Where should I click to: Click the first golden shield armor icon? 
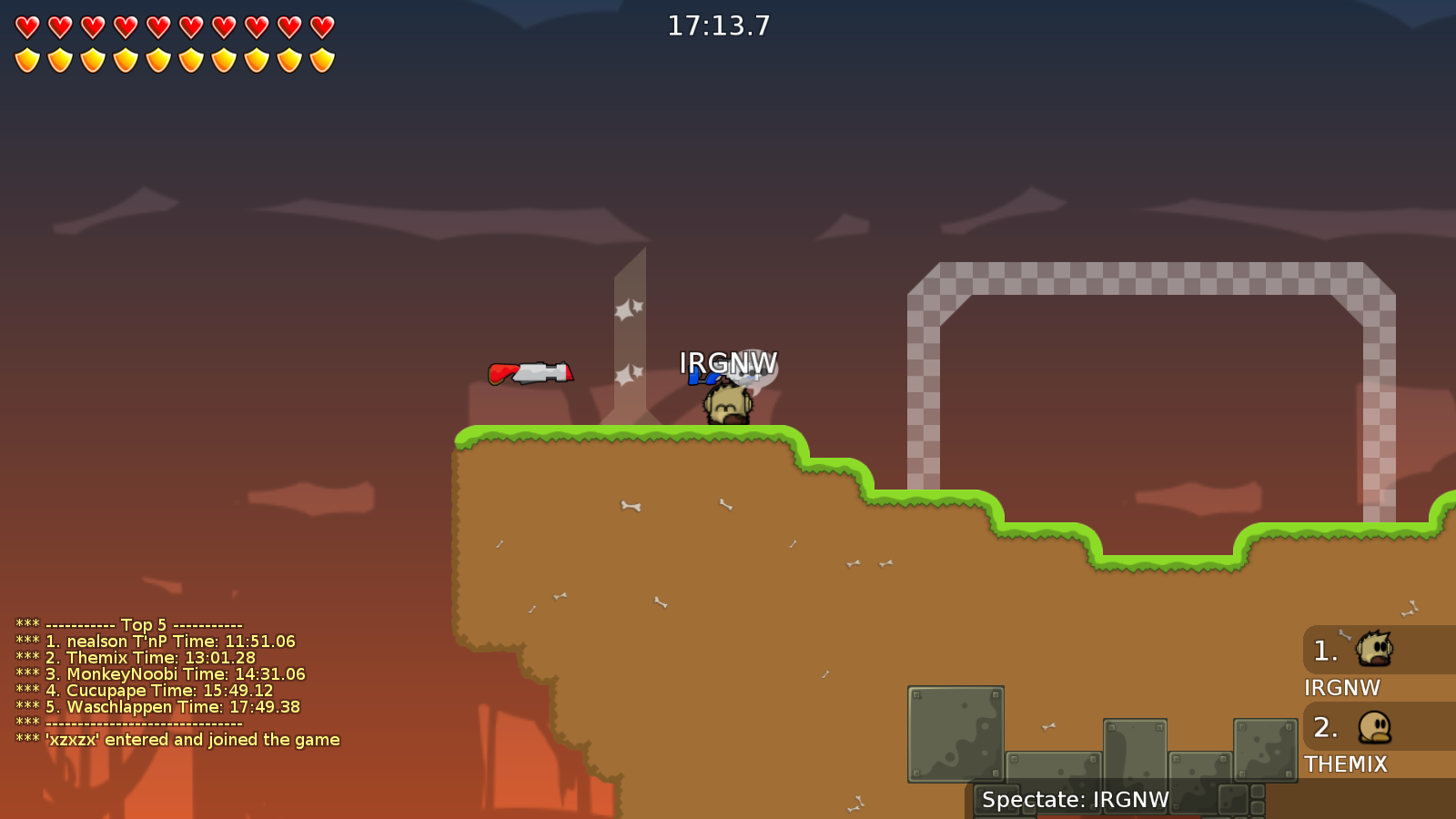25,58
